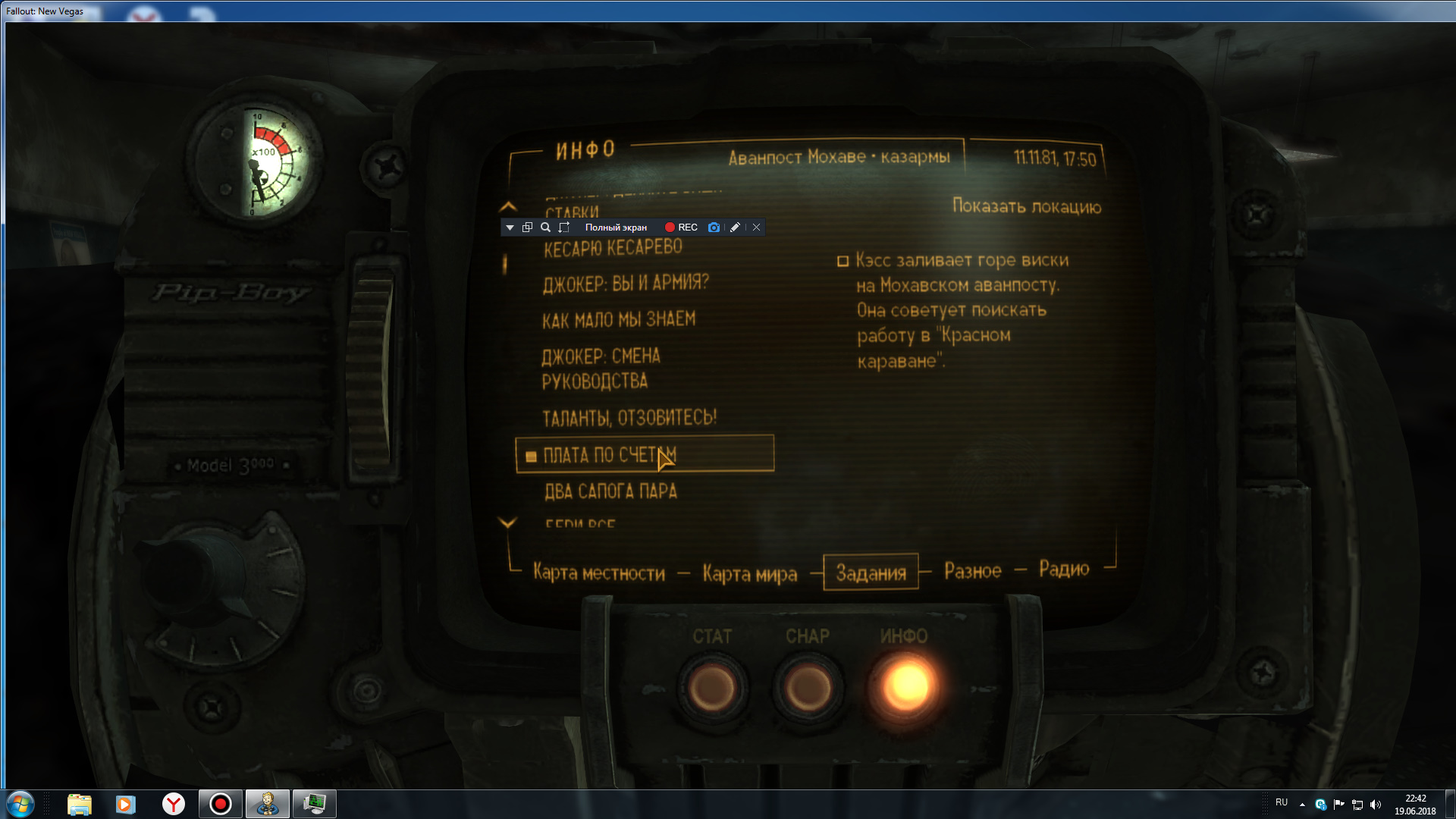Click the quest list up arrow

tap(508, 206)
